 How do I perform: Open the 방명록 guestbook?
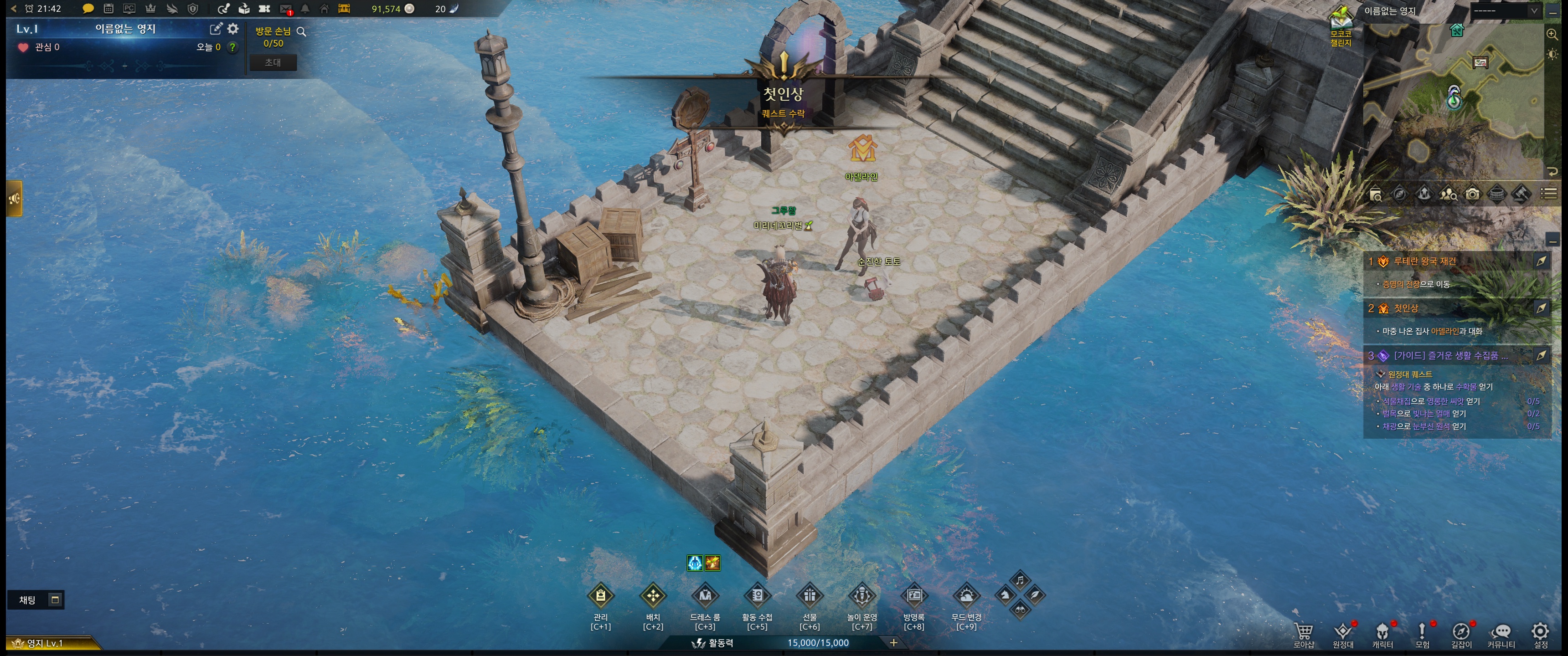tap(913, 596)
